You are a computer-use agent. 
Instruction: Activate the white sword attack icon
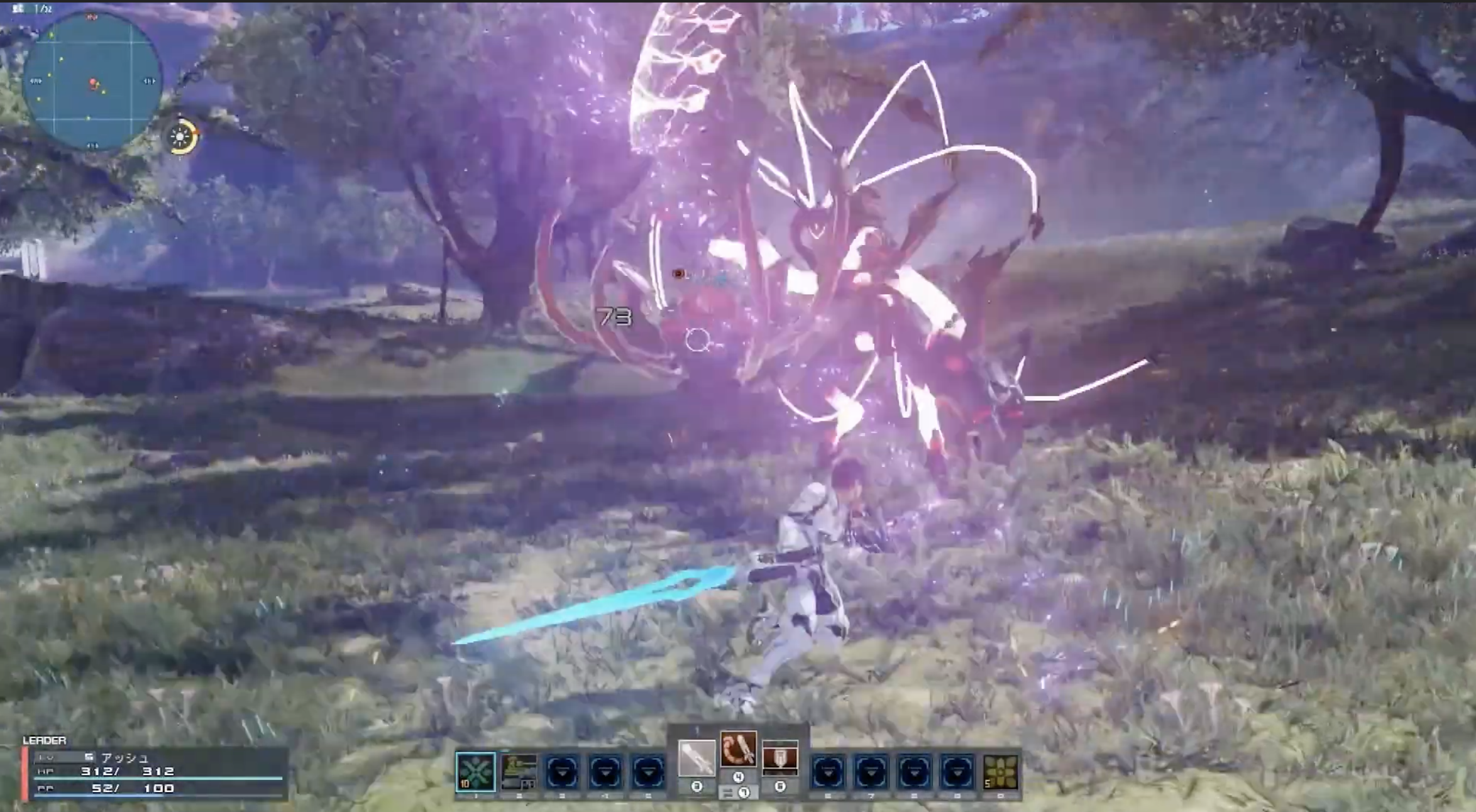pyautogui.click(x=697, y=758)
